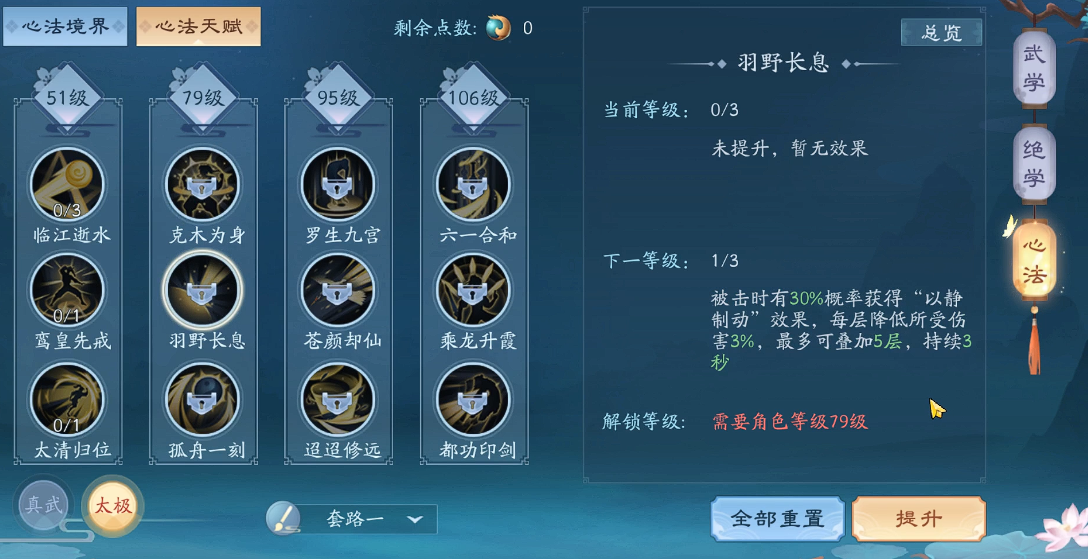
Task: Select the 苍颜却仙 talent icon
Action: click(338, 291)
